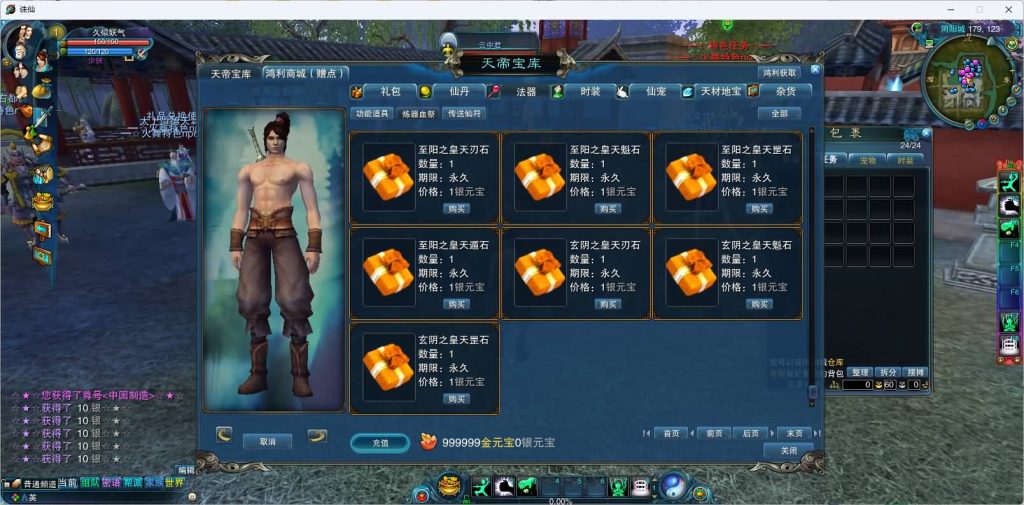The width and height of the screenshot is (1024, 505).
Task: Switch to the 礼包 gift pack category
Action: click(385, 91)
